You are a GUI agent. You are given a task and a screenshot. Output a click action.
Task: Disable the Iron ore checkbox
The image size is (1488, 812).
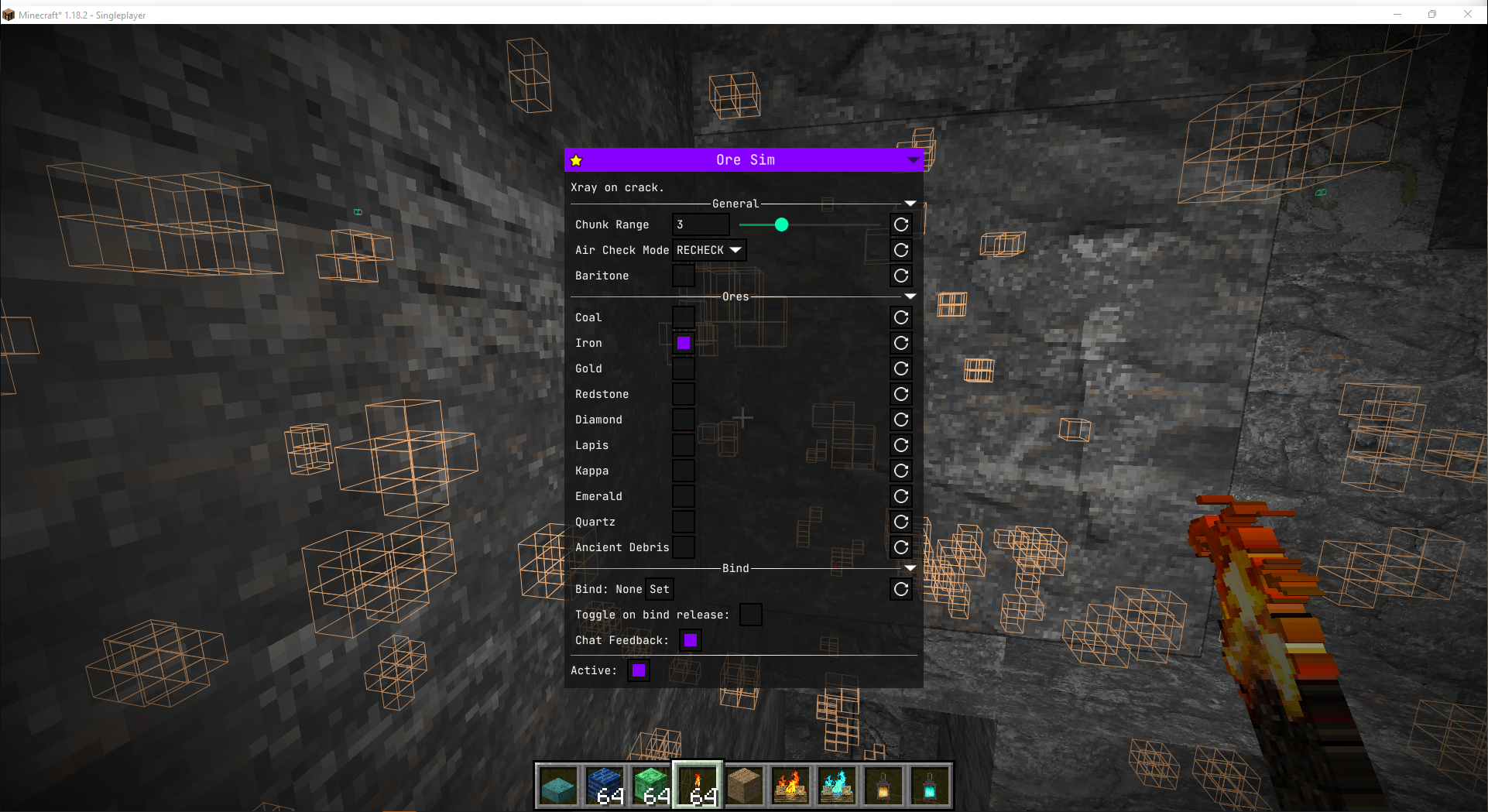click(683, 343)
